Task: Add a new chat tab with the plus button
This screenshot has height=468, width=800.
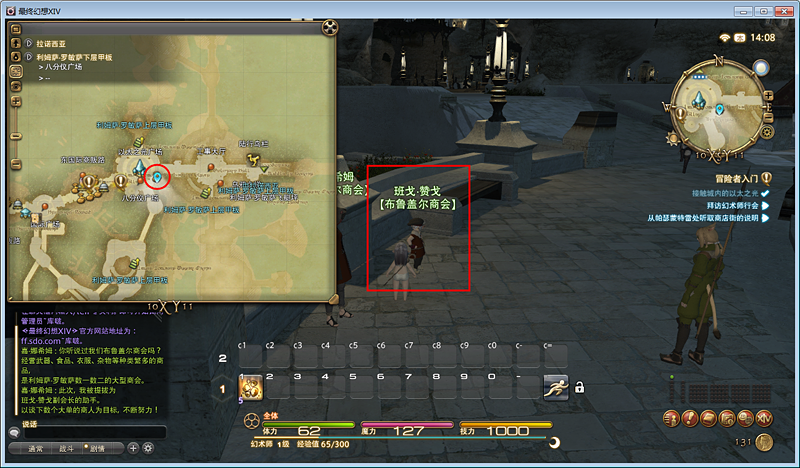Action: [x=133, y=448]
